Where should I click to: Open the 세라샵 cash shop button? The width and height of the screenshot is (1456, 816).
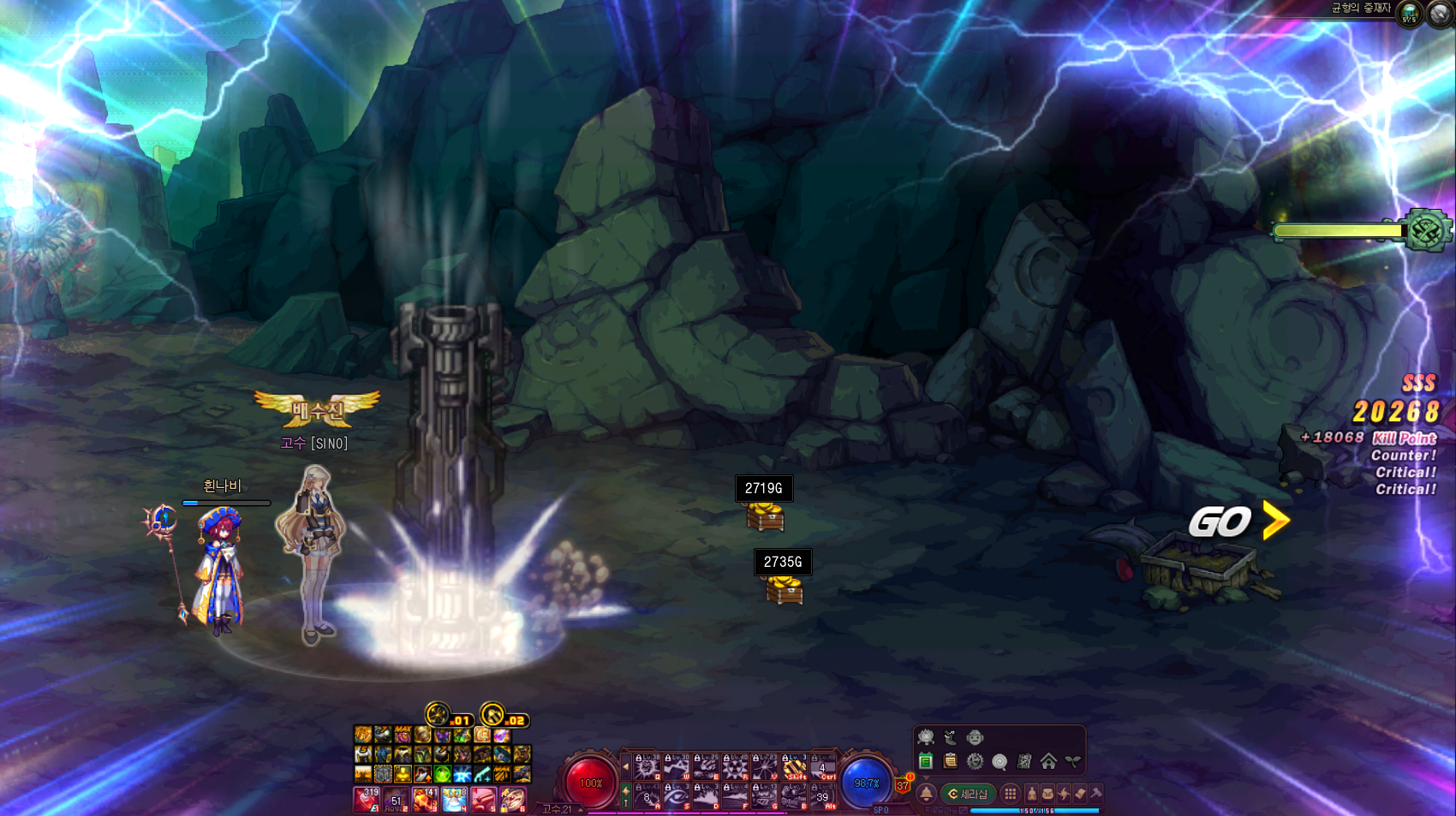pos(968,794)
